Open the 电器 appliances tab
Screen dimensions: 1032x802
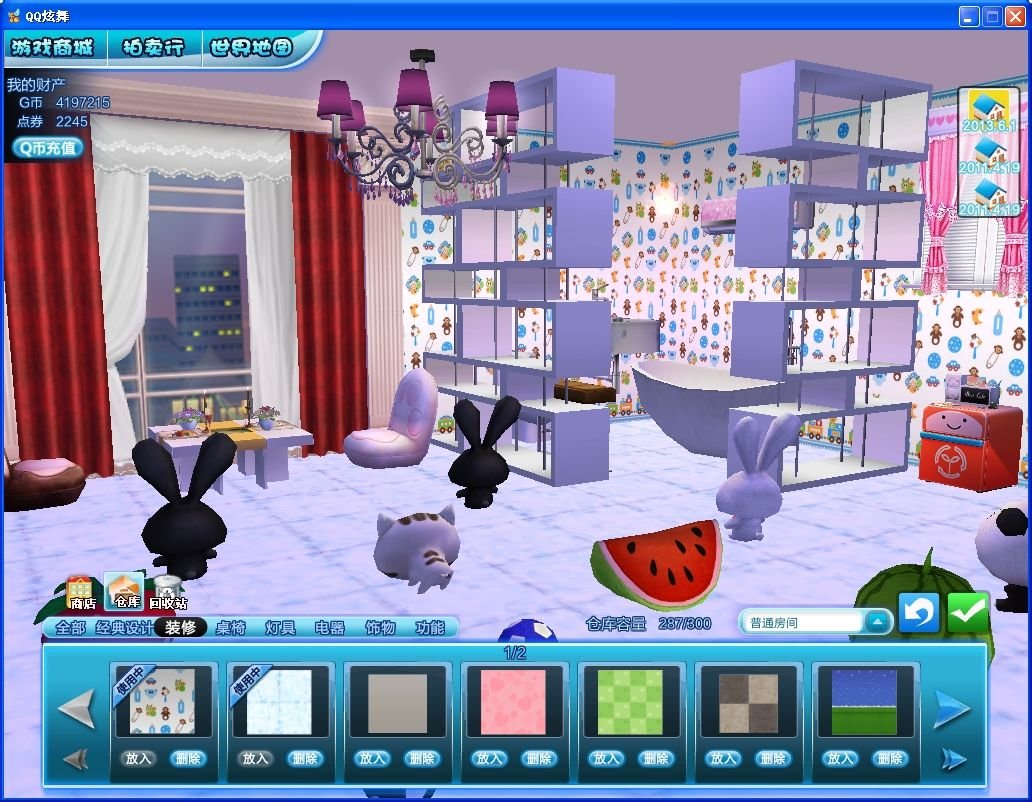(x=330, y=628)
